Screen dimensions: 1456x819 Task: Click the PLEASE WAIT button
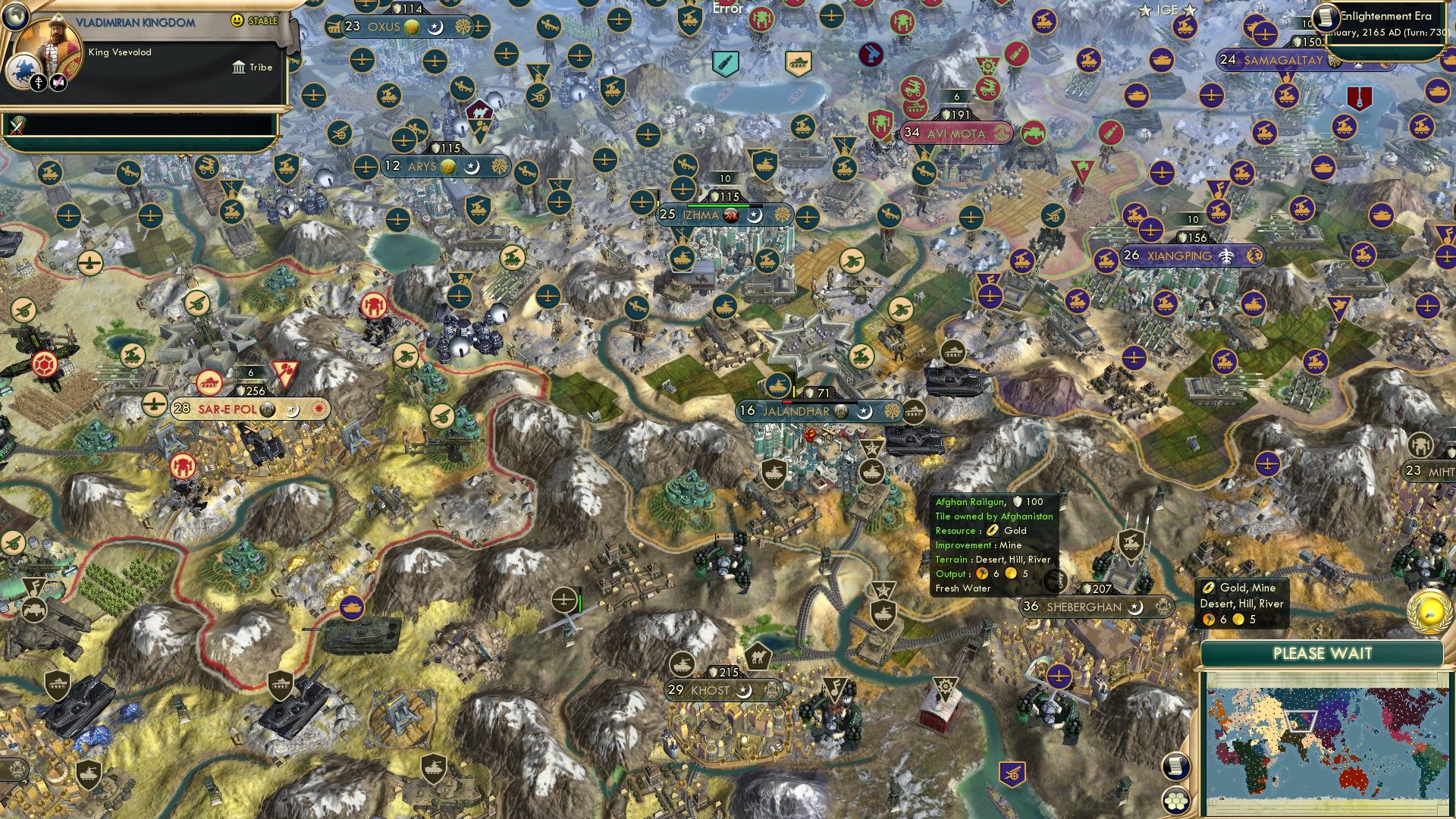pyautogui.click(x=1324, y=653)
